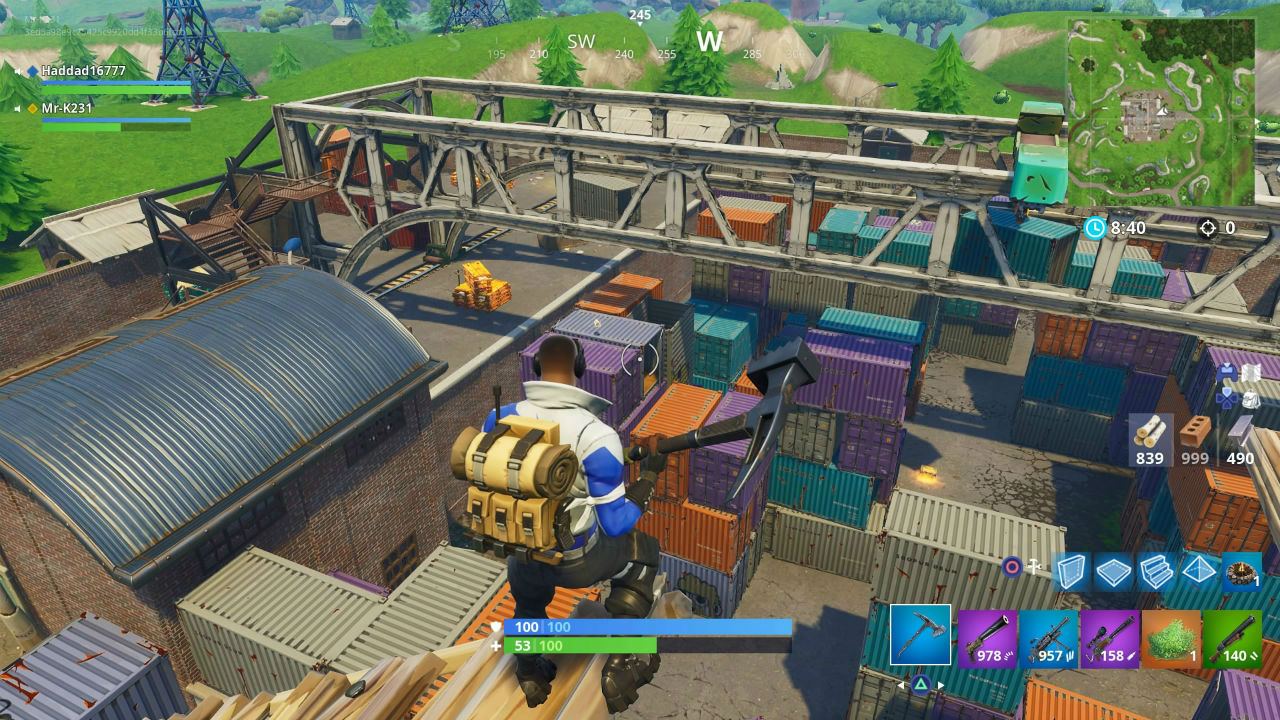Viewport: 1280px width, 720px height.
Task: Open the folded map icon
Action: (1250, 373)
